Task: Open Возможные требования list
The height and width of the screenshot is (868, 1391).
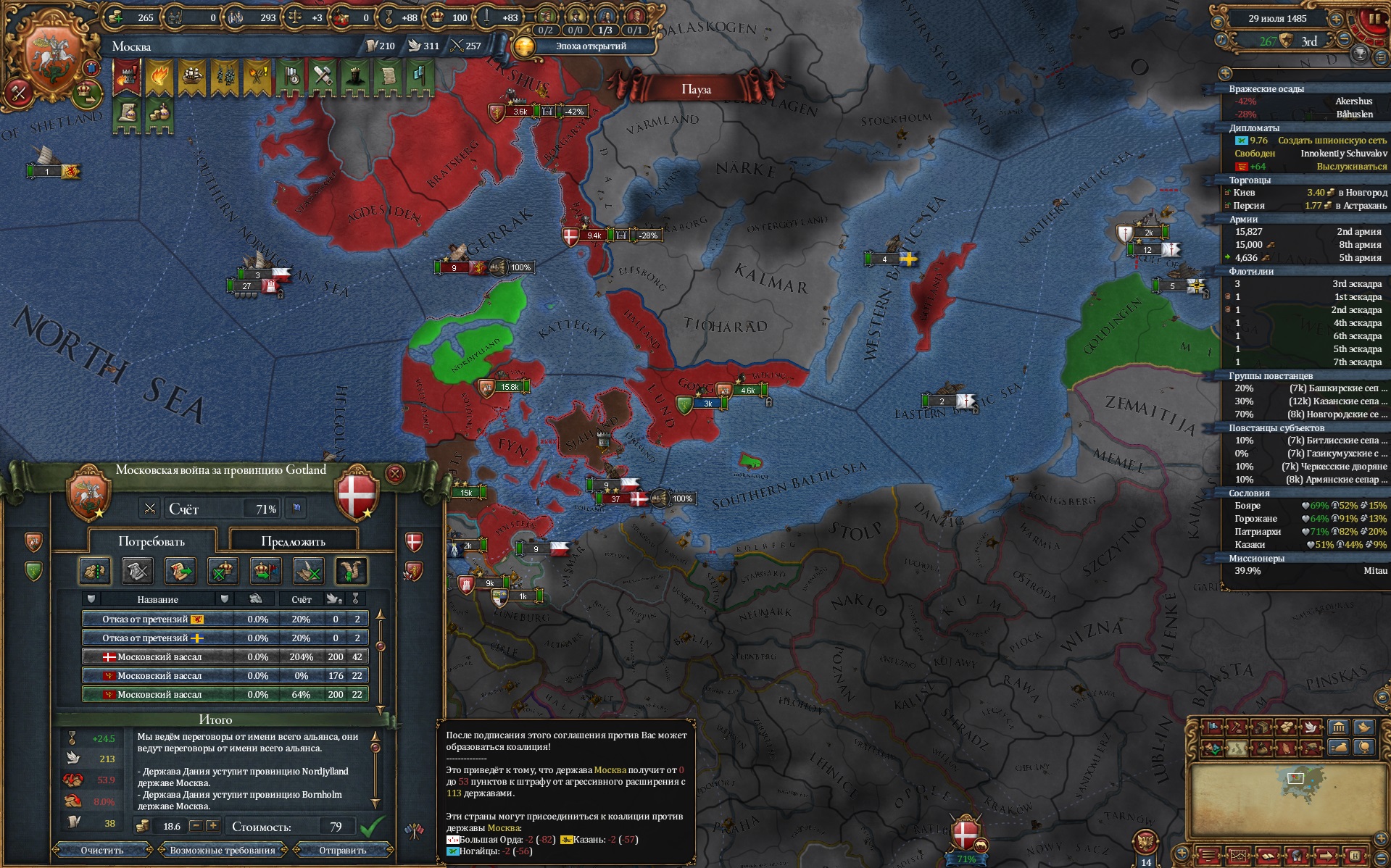Action: [223, 850]
